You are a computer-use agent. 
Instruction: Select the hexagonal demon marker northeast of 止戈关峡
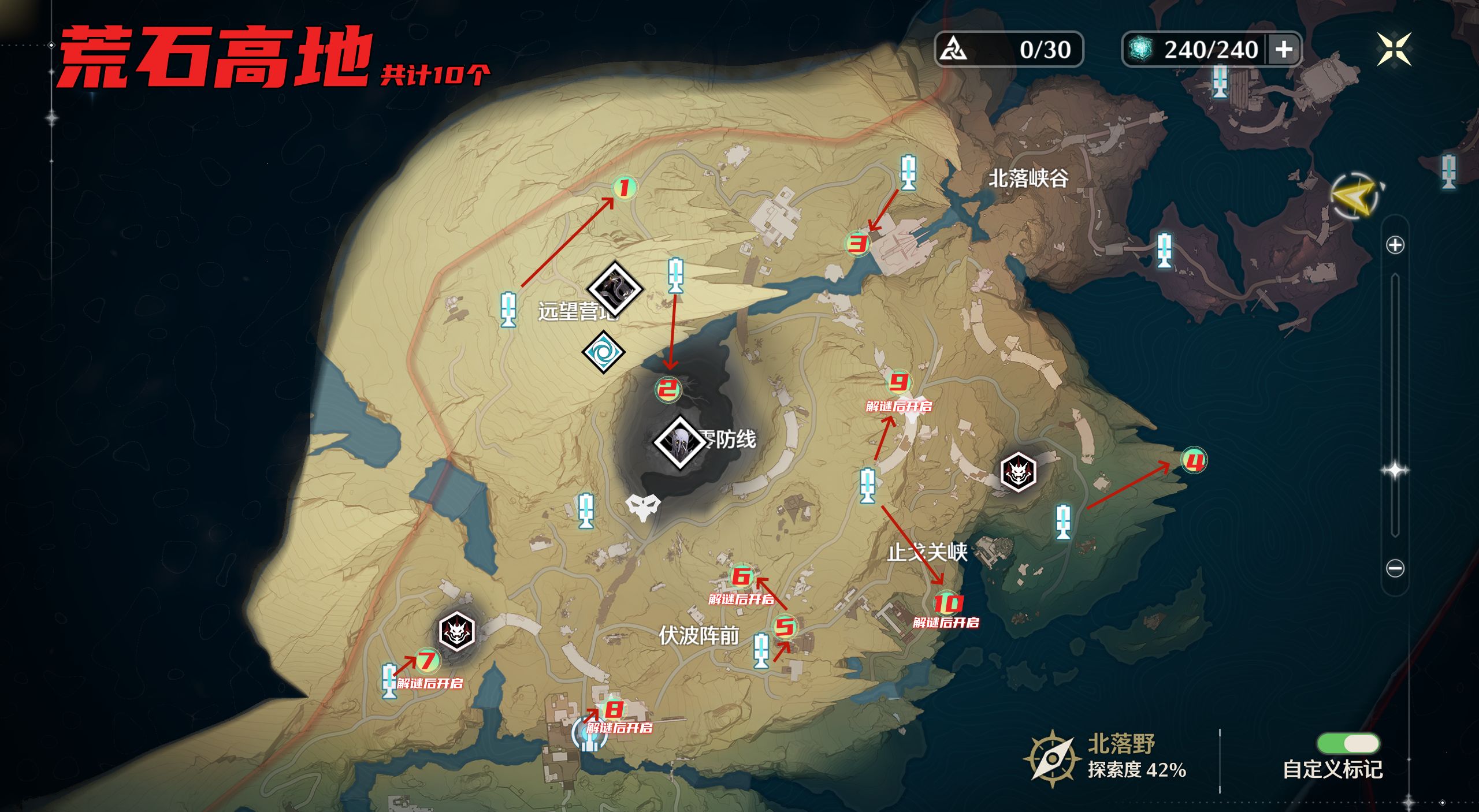pyautogui.click(x=1018, y=472)
